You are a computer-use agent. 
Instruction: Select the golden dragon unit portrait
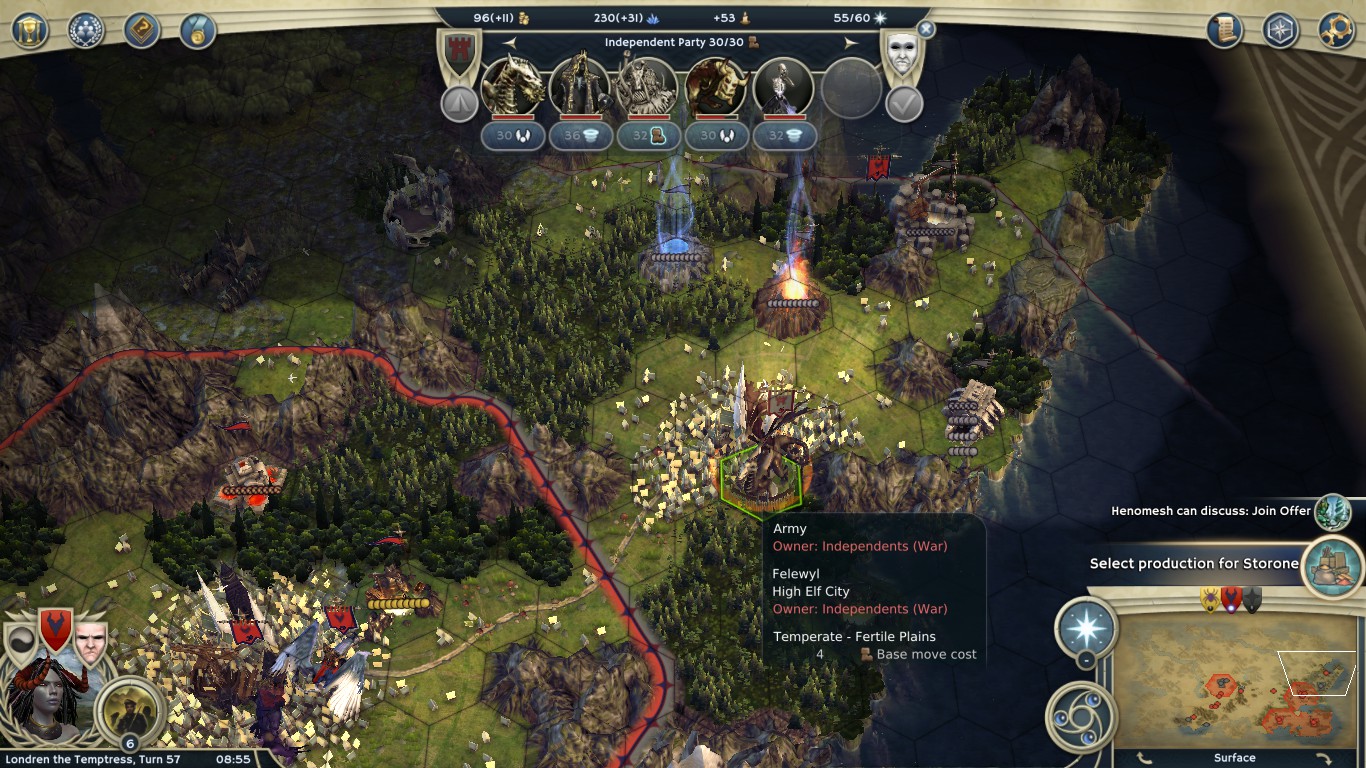click(513, 88)
